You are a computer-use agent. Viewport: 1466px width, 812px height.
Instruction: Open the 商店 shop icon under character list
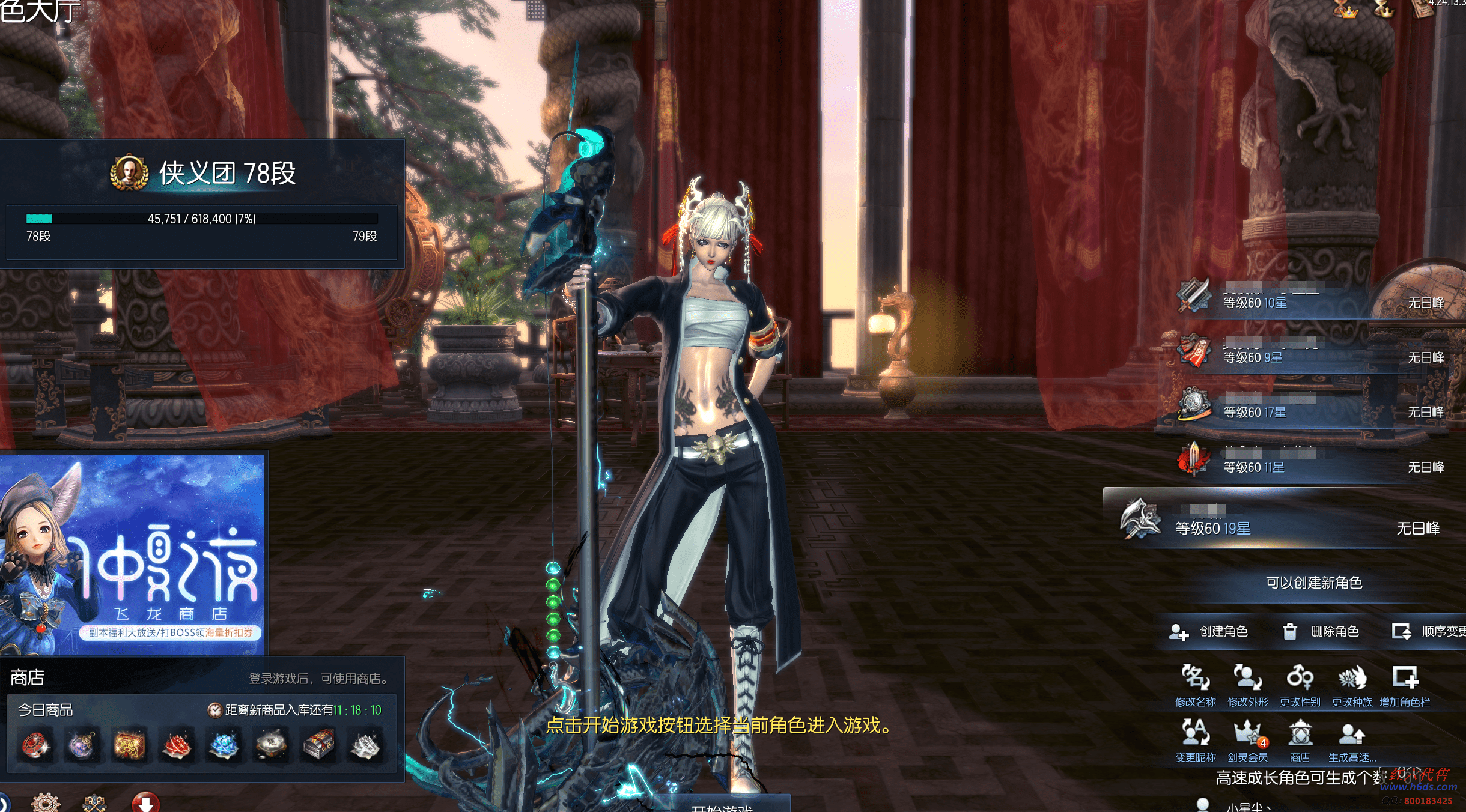point(1300,740)
